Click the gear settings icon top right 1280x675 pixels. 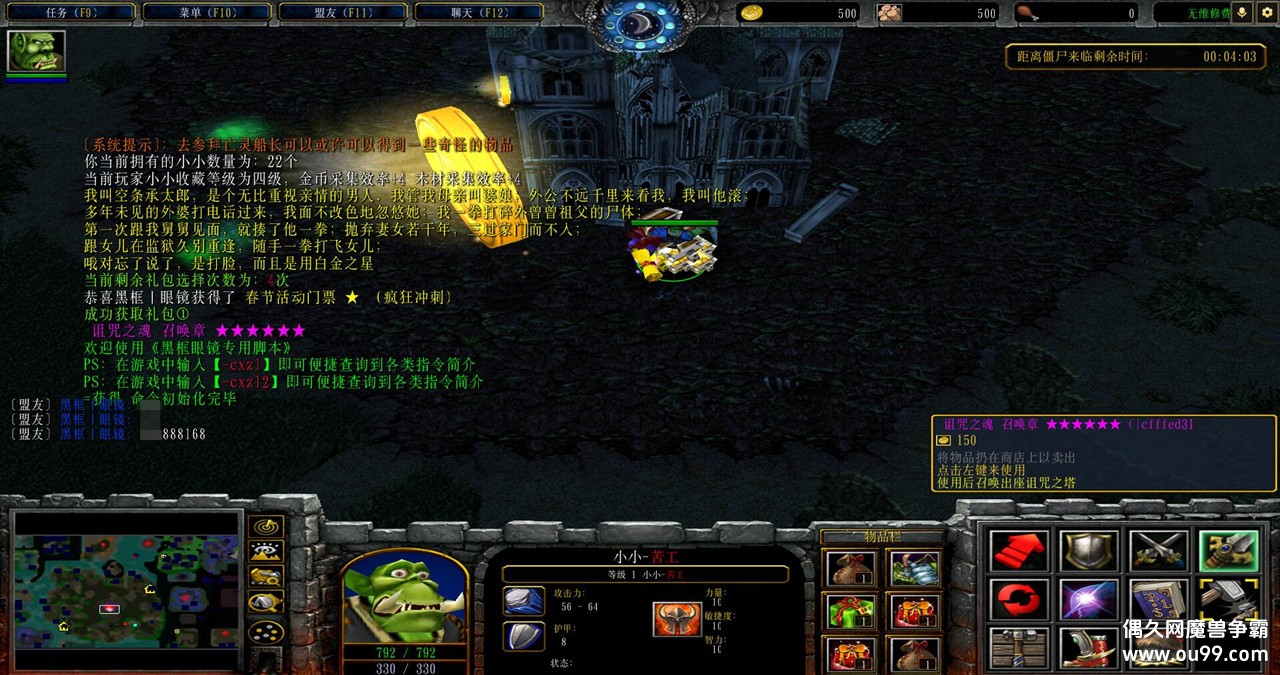[x=1267, y=13]
